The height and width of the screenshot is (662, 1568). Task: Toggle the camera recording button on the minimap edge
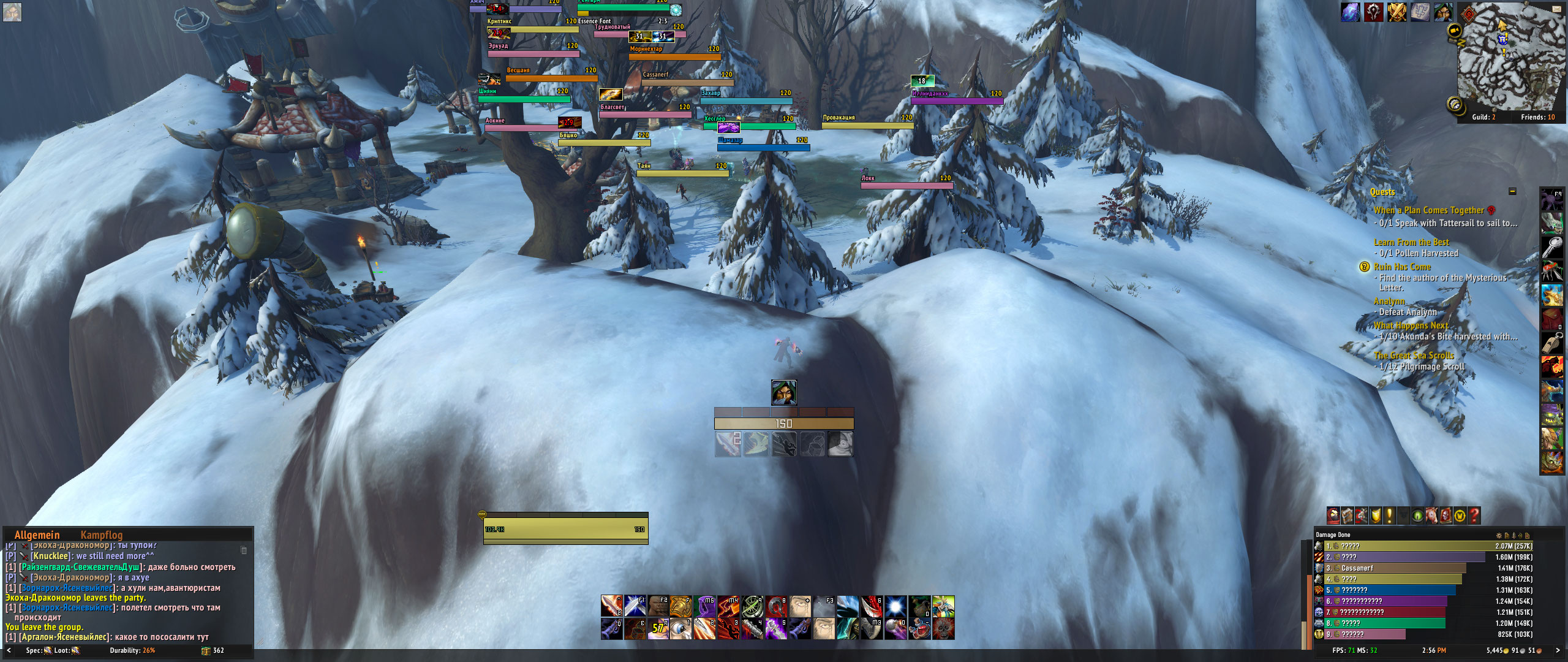click(1454, 29)
